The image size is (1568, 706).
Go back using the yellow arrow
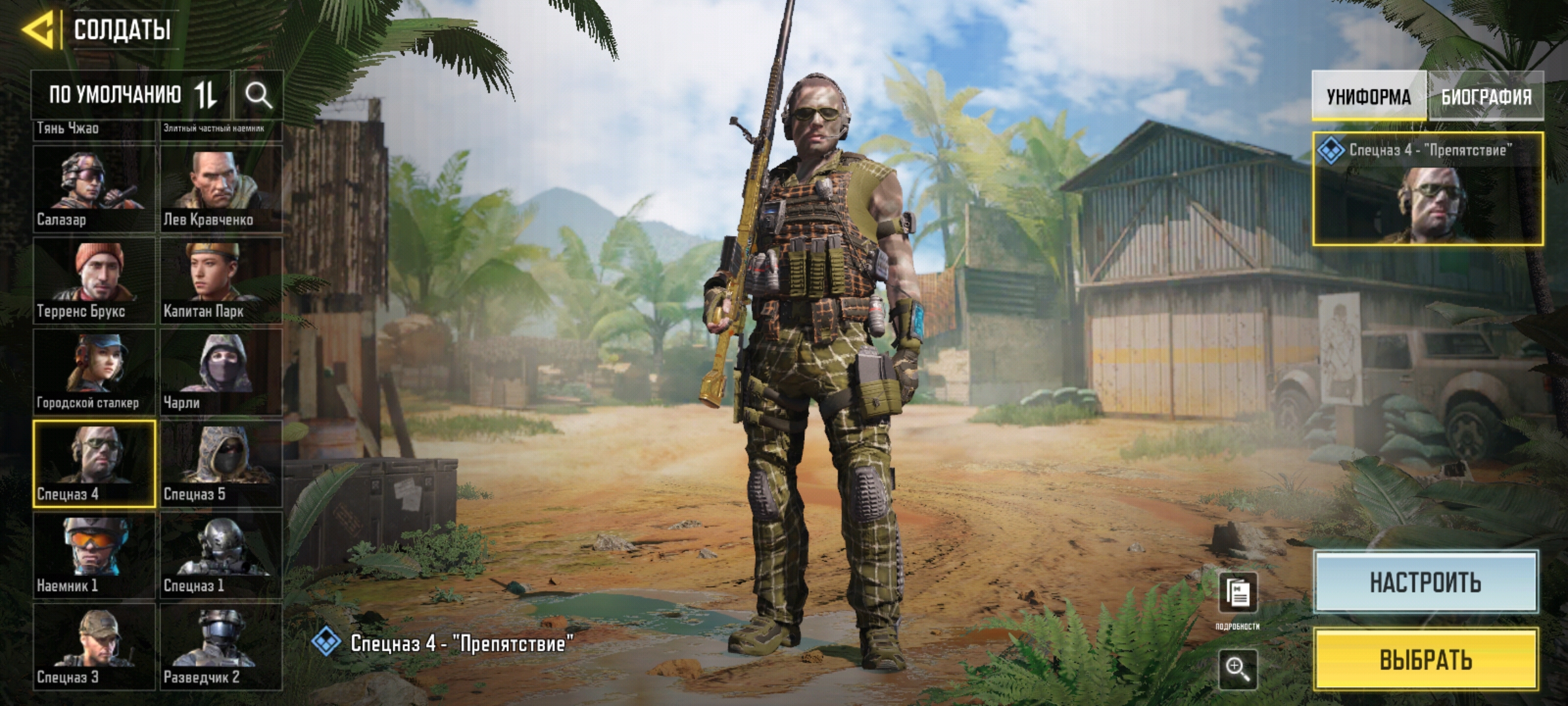point(38,29)
